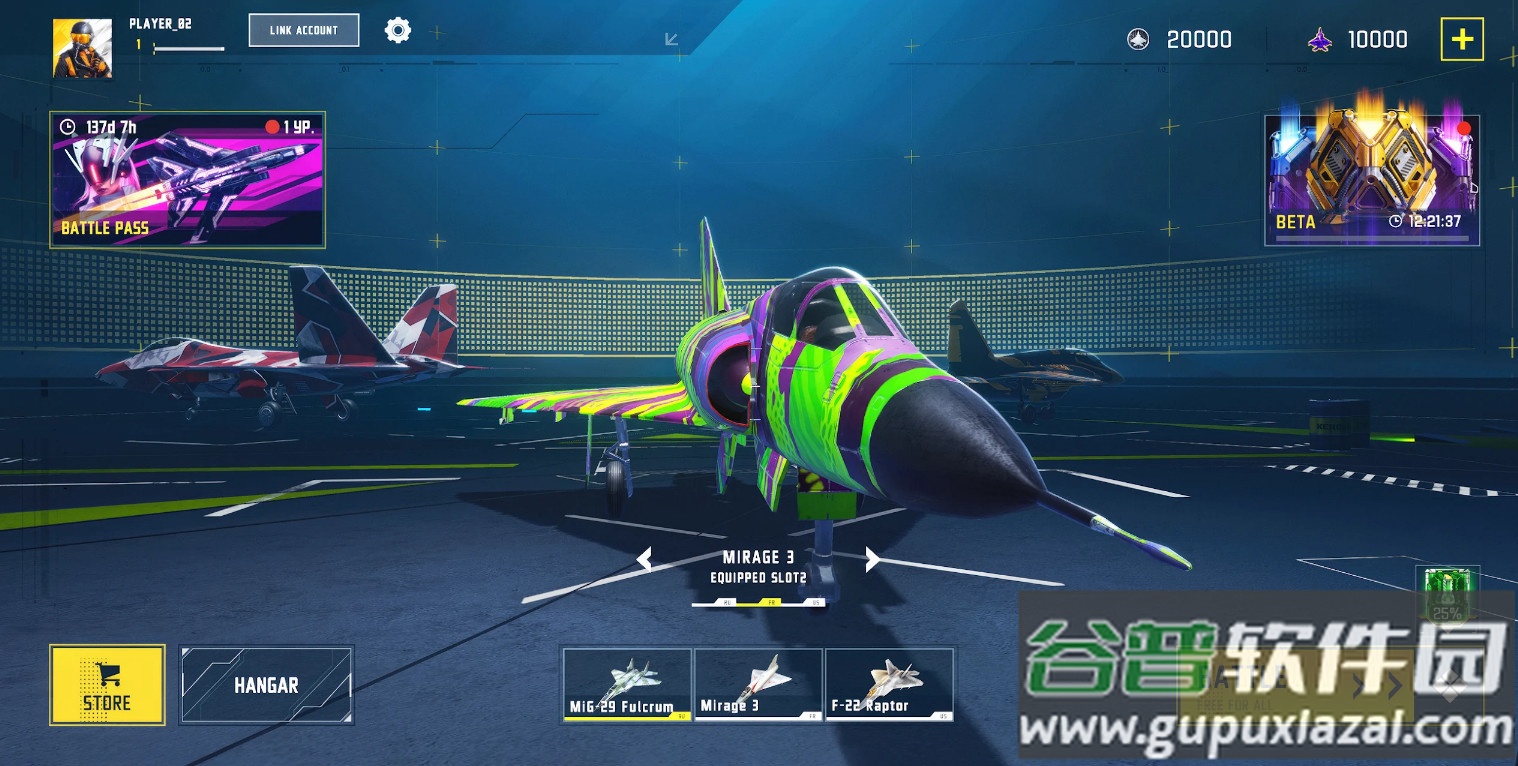Select the Mirage 3 aircraft thumbnail
The width and height of the screenshot is (1518, 766).
pyautogui.click(x=757, y=684)
